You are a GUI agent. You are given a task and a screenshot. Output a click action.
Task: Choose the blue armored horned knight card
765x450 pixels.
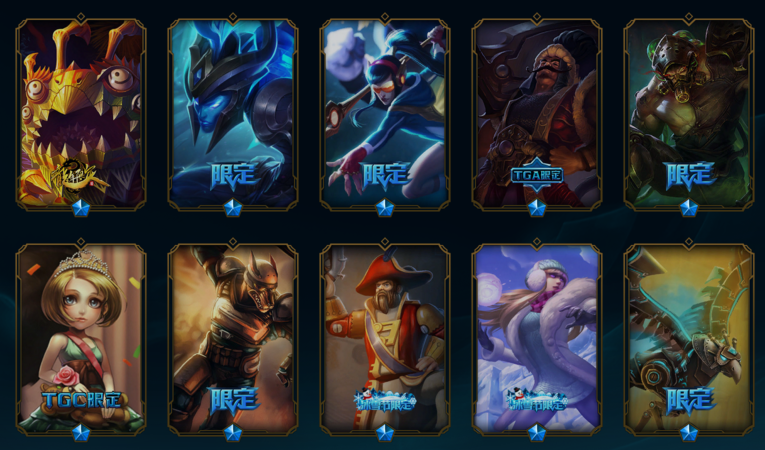233,112
